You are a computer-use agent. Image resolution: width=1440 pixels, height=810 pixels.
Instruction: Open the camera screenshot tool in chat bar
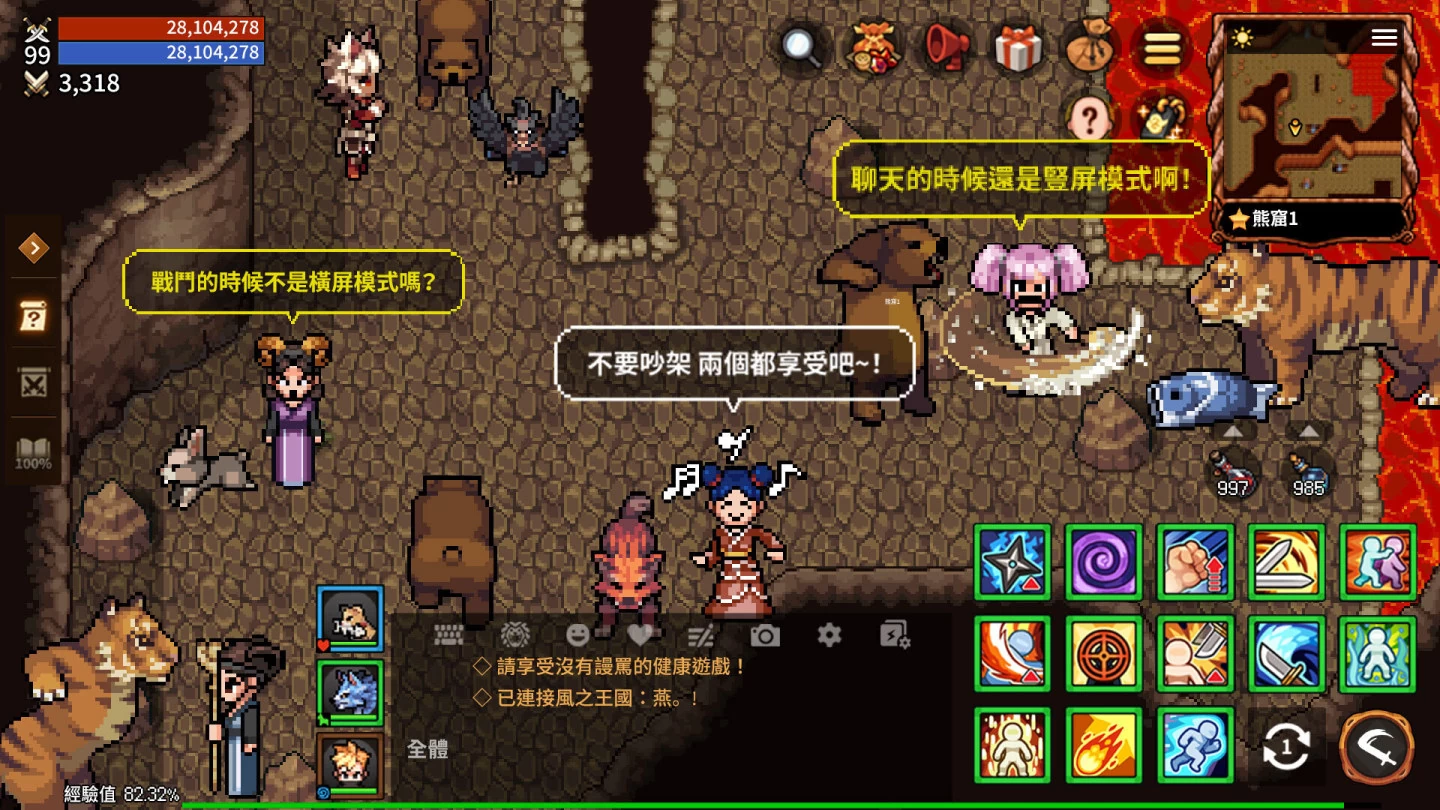coord(768,634)
